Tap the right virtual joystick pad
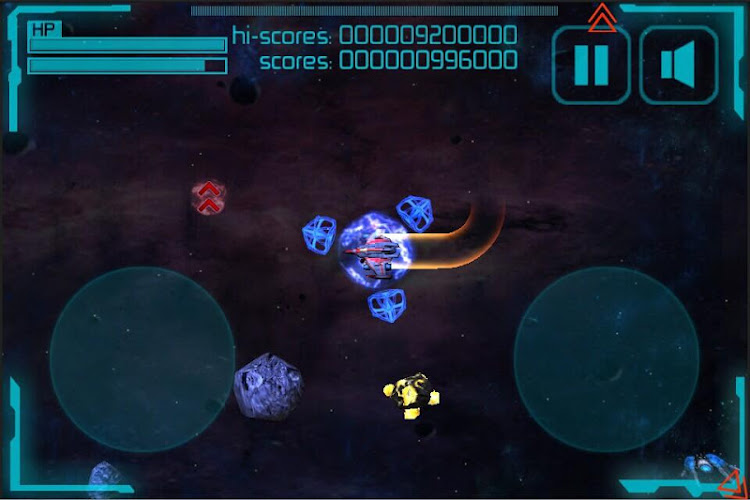 pyautogui.click(x=606, y=360)
